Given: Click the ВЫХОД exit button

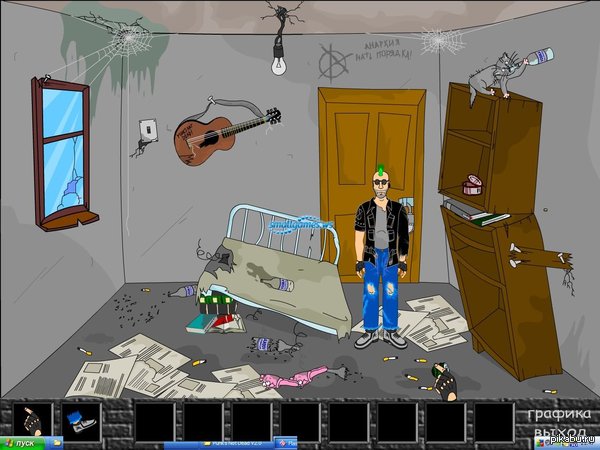Looking at the screenshot, I should [x=556, y=432].
